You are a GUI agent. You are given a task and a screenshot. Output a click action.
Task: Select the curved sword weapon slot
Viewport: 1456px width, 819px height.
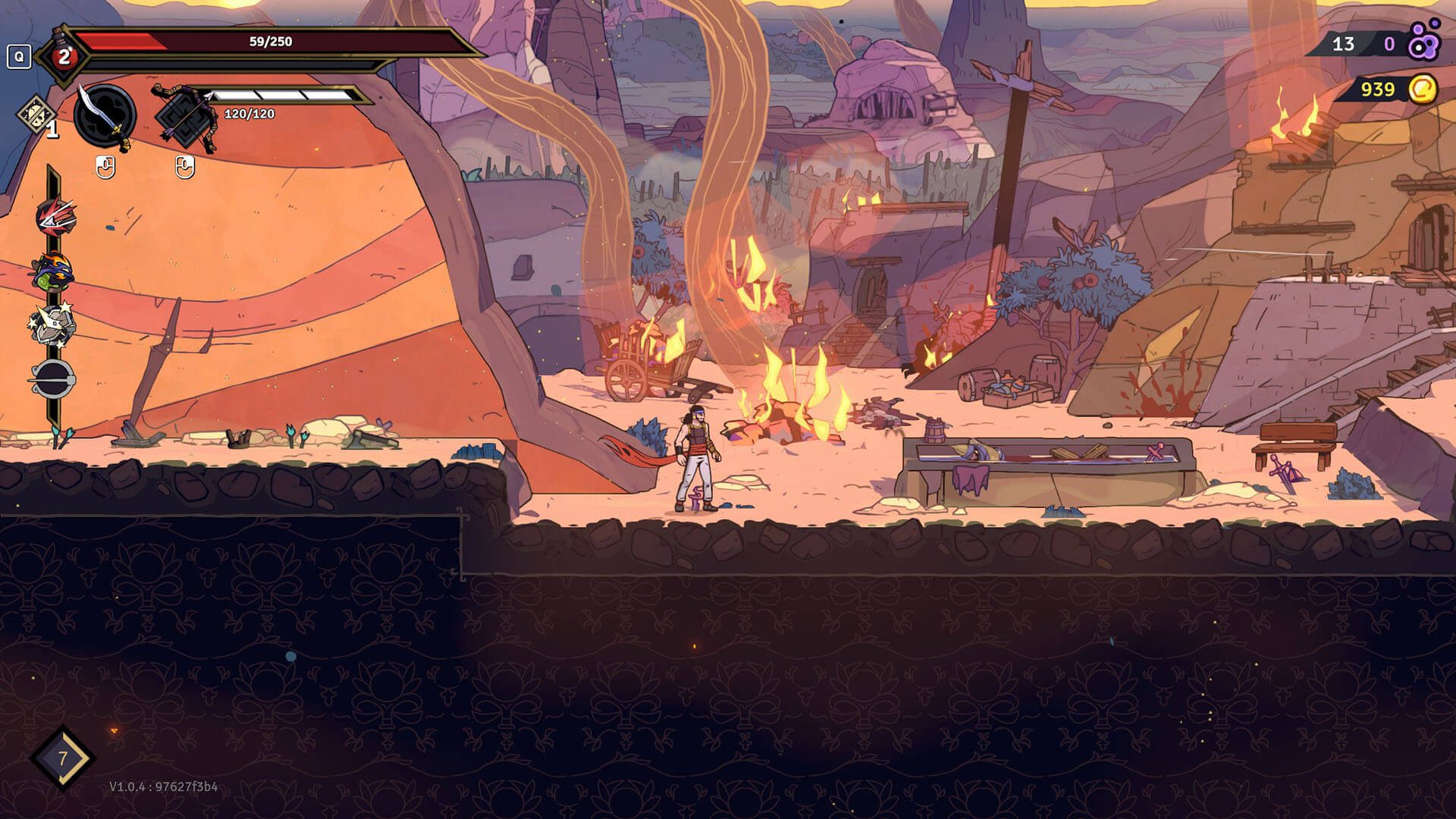(105, 117)
